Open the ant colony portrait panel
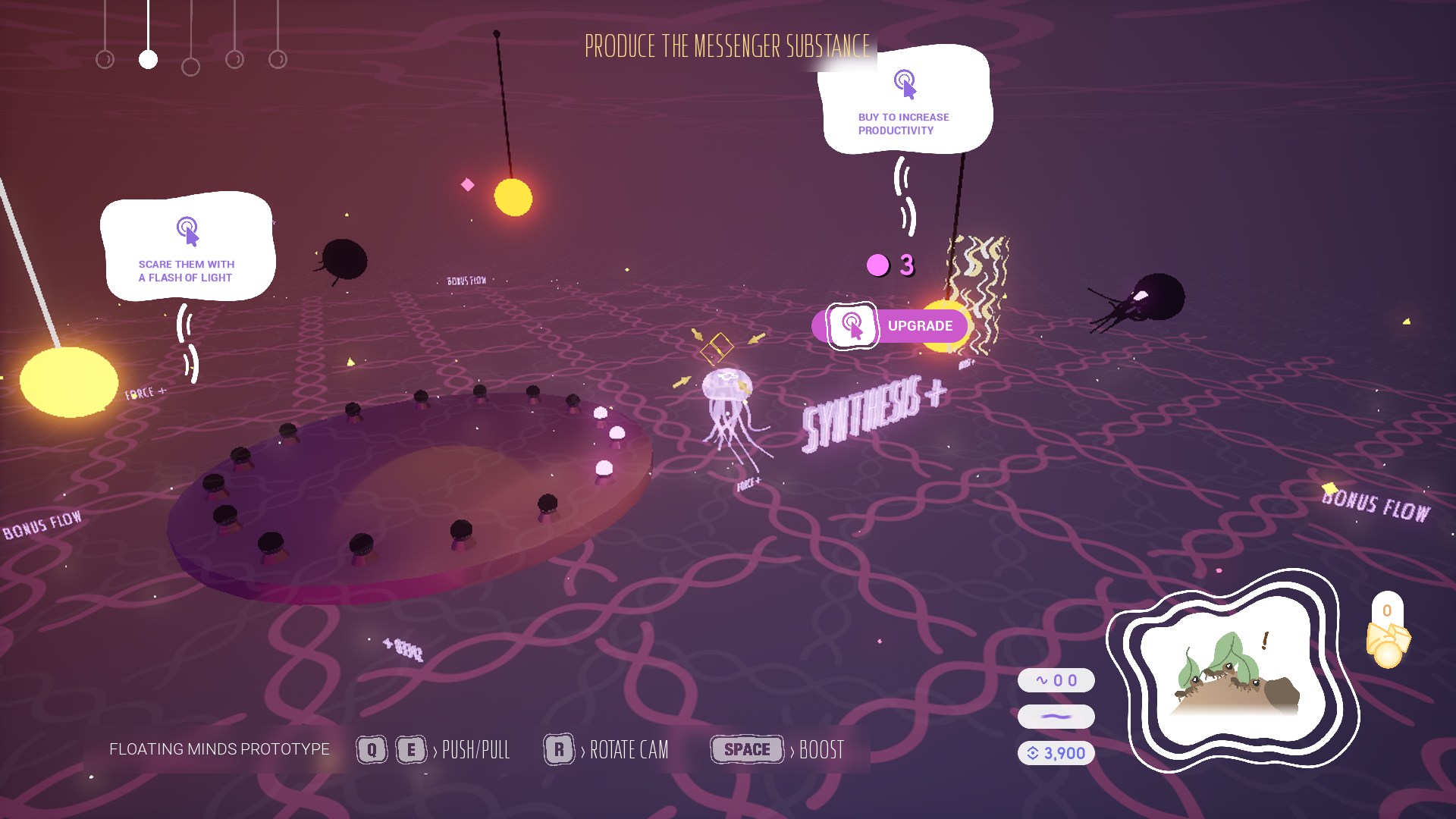This screenshot has height=819, width=1456. coord(1234,671)
